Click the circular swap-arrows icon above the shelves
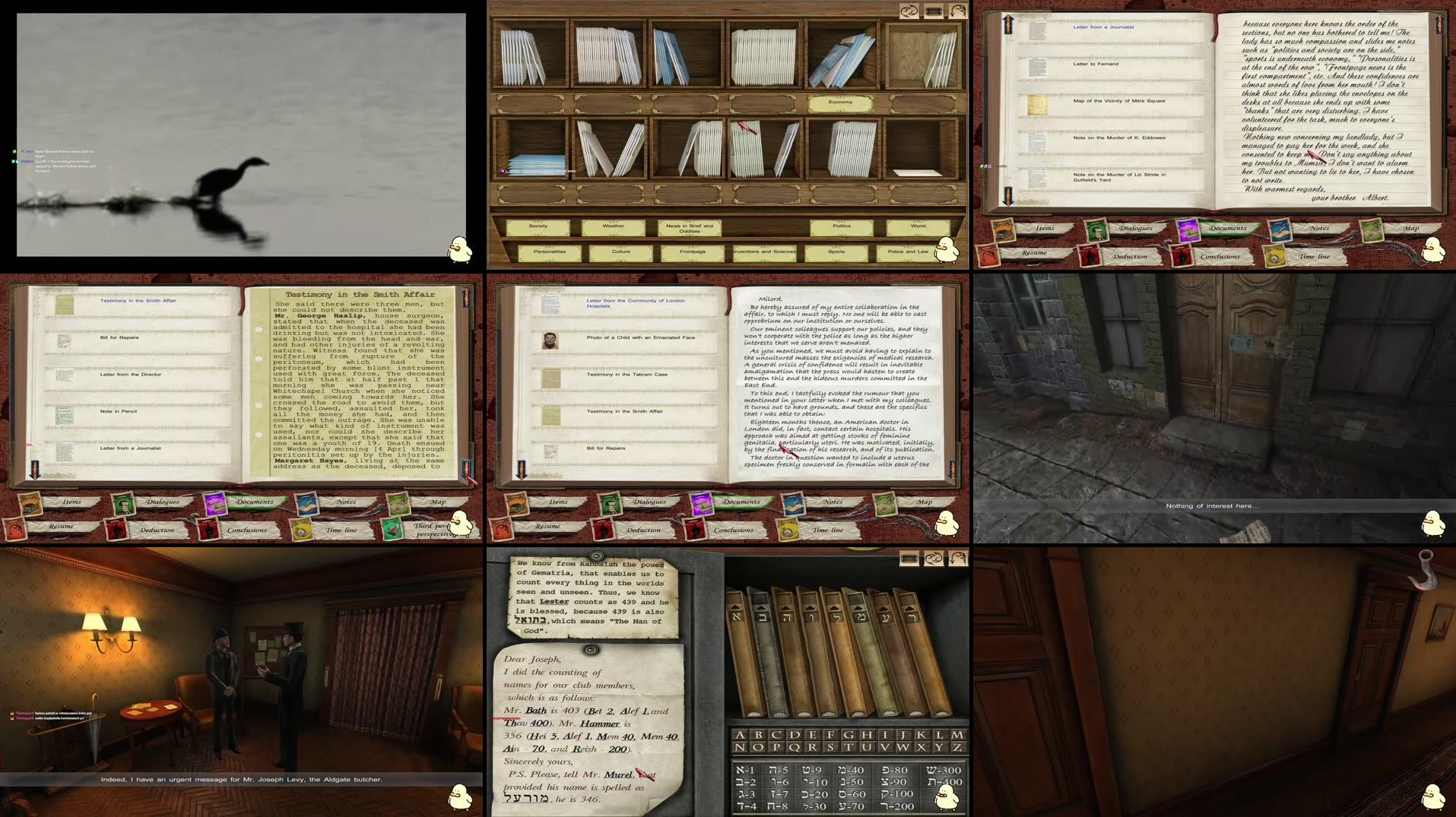 pos(909,11)
